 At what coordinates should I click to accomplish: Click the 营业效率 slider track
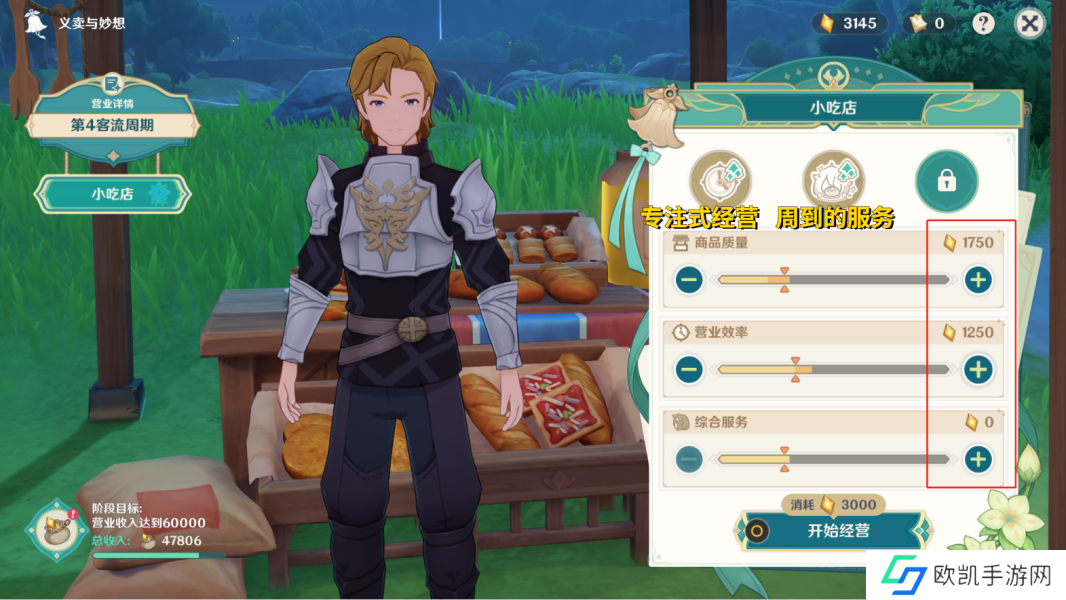pos(833,370)
